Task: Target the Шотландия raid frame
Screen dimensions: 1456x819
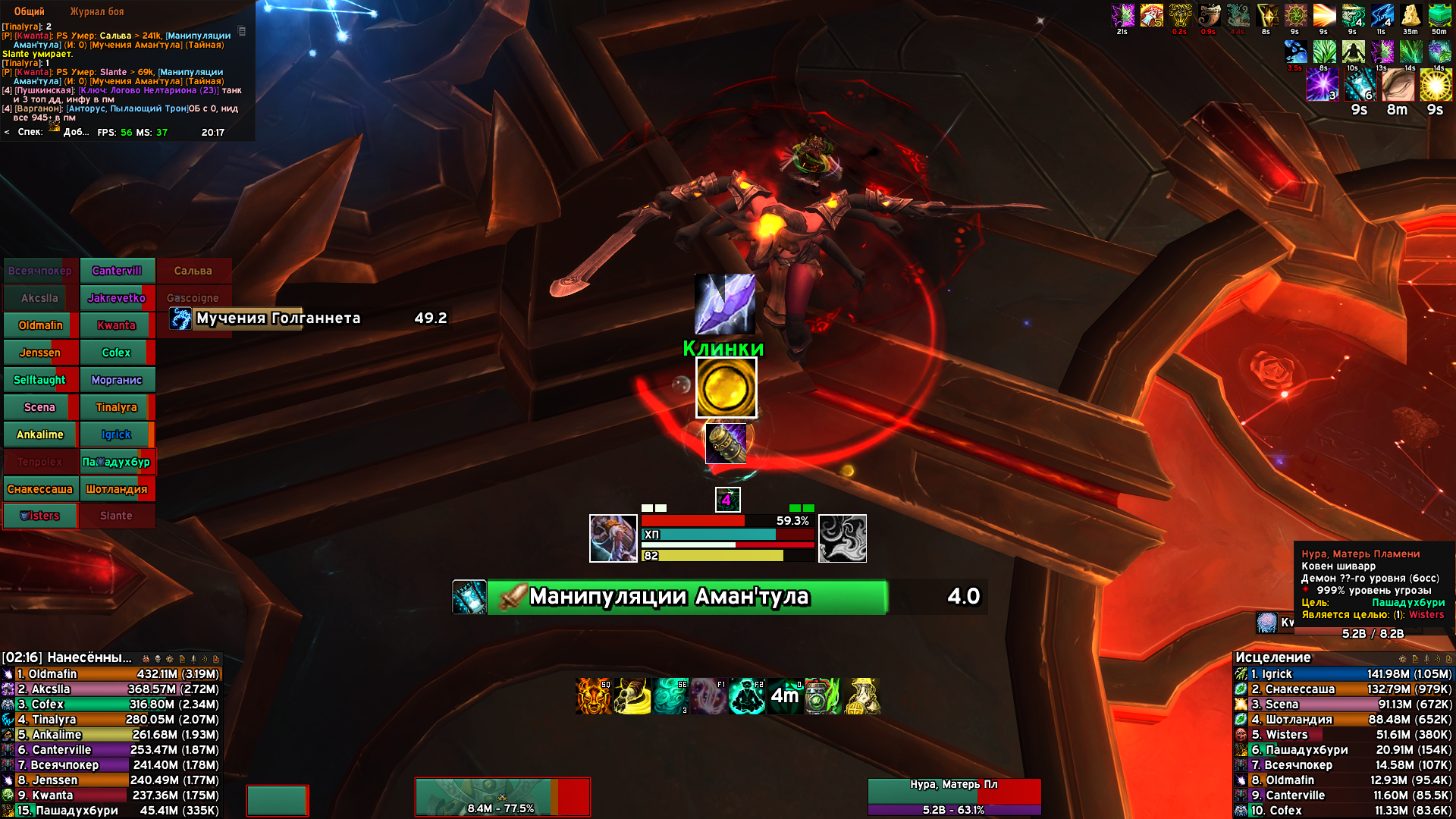Action: (x=116, y=489)
